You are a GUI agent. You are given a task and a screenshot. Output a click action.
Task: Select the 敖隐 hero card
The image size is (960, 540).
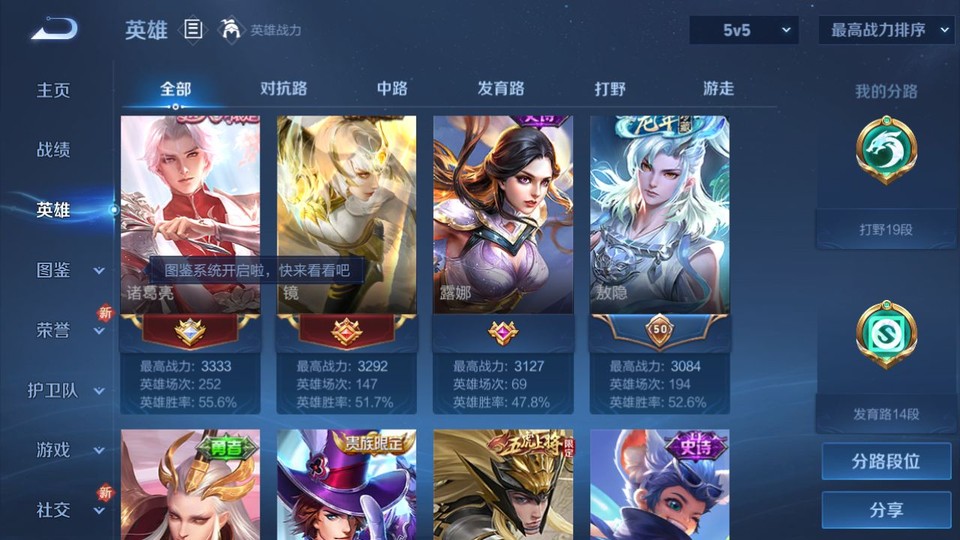[x=659, y=230]
